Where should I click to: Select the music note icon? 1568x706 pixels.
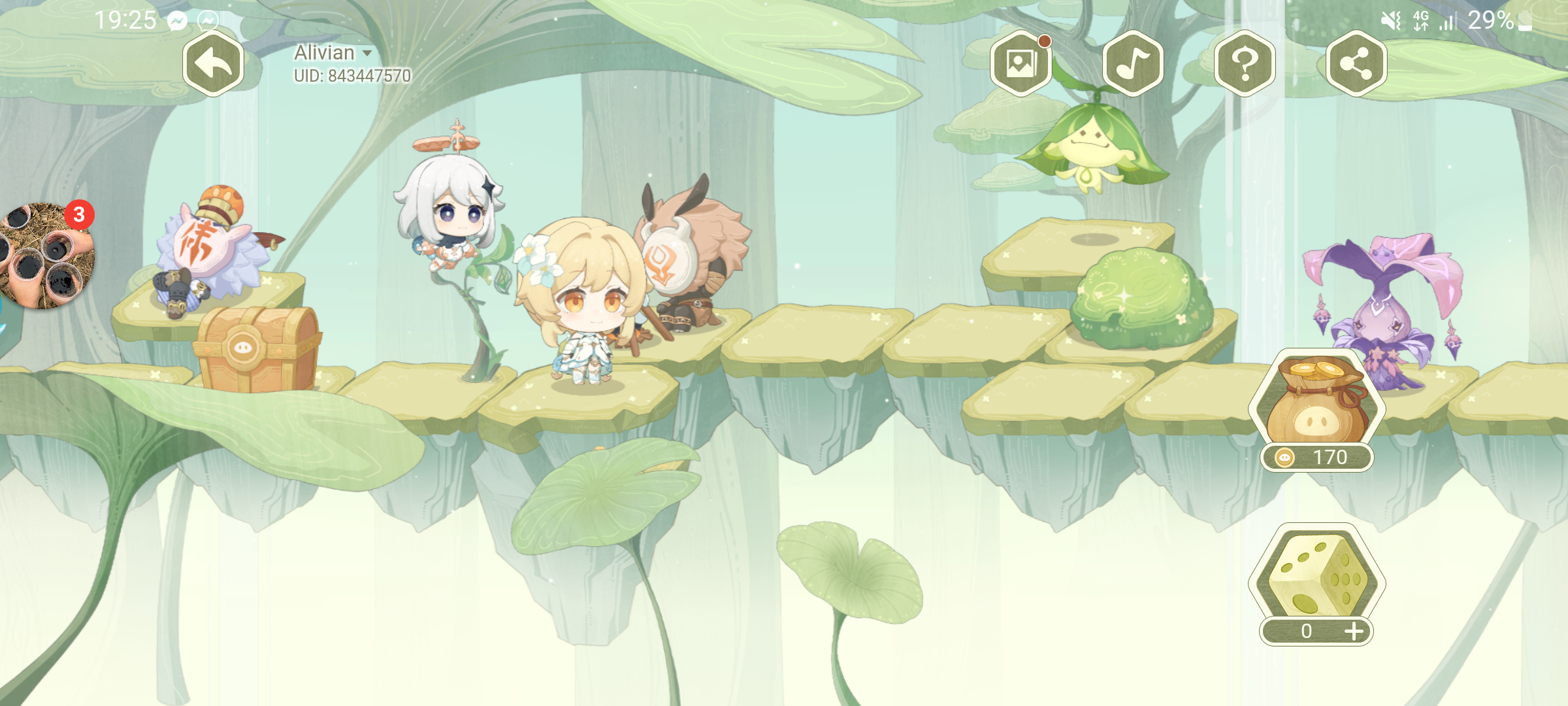pos(1134,63)
